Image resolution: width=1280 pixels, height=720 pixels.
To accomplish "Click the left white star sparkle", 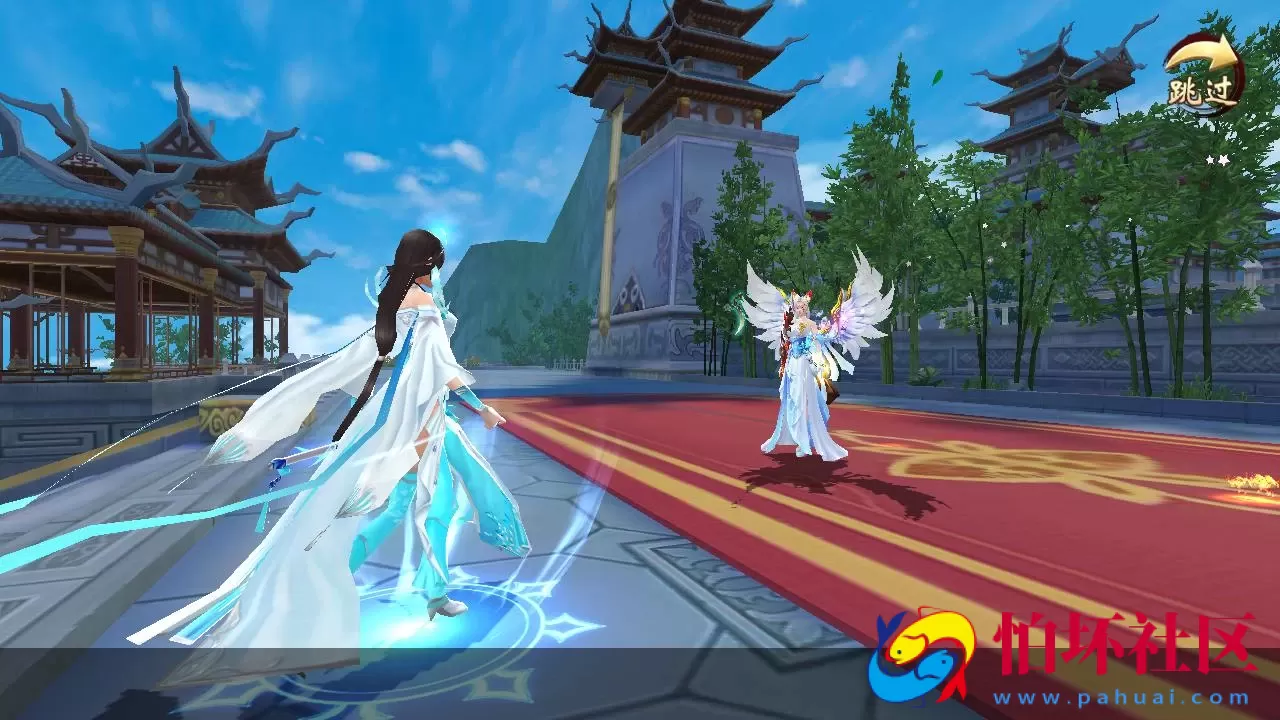I will click(1209, 160).
